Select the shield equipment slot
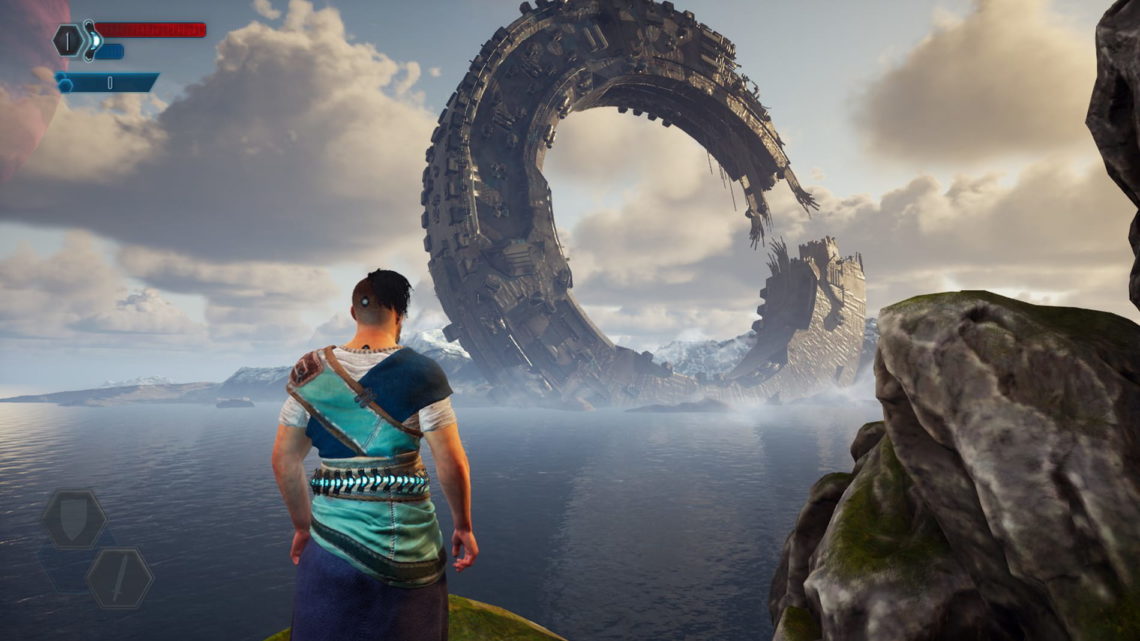The width and height of the screenshot is (1140, 641). pyautogui.click(x=74, y=519)
